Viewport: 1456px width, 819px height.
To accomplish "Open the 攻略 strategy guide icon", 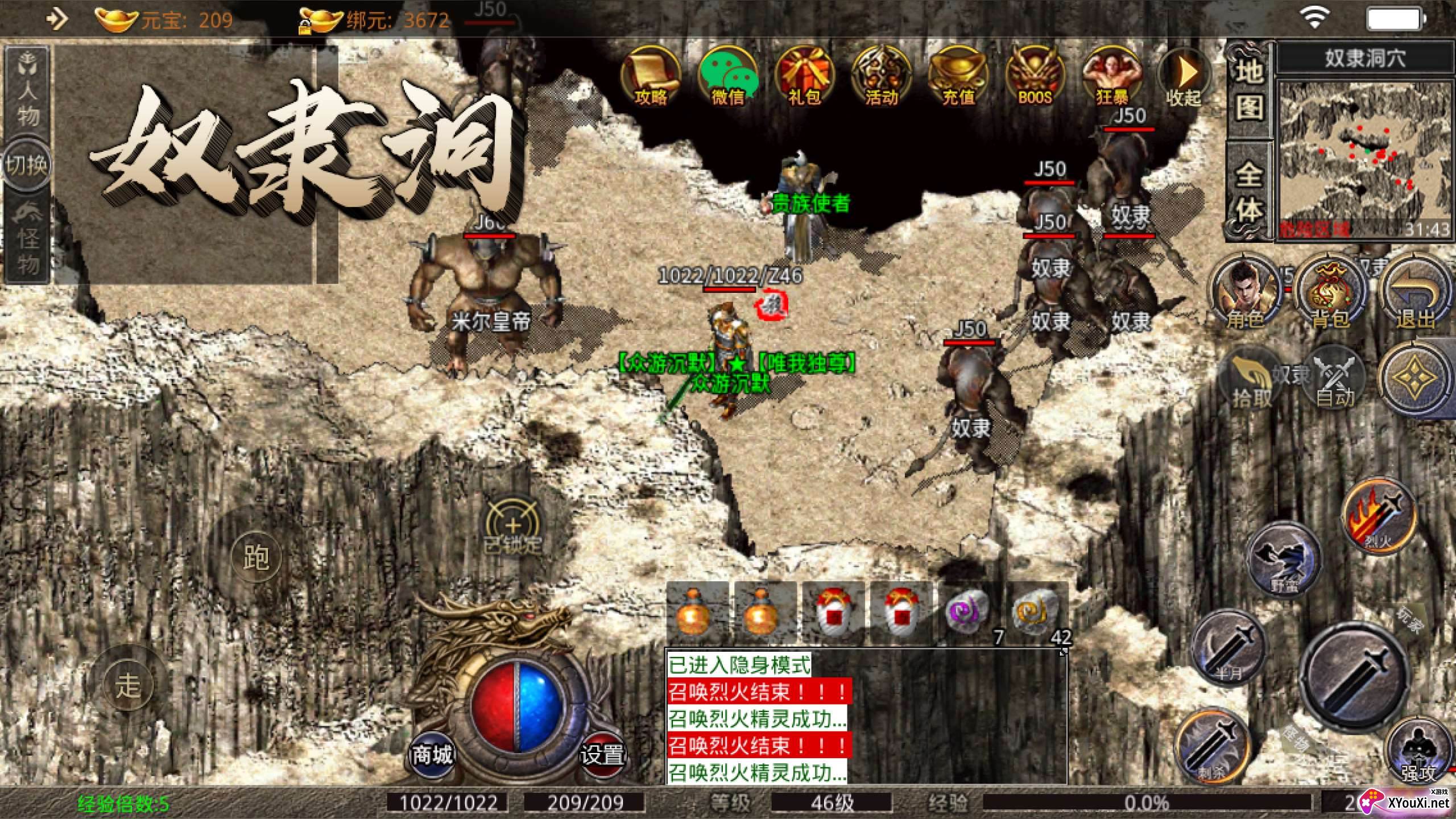I will (652, 77).
